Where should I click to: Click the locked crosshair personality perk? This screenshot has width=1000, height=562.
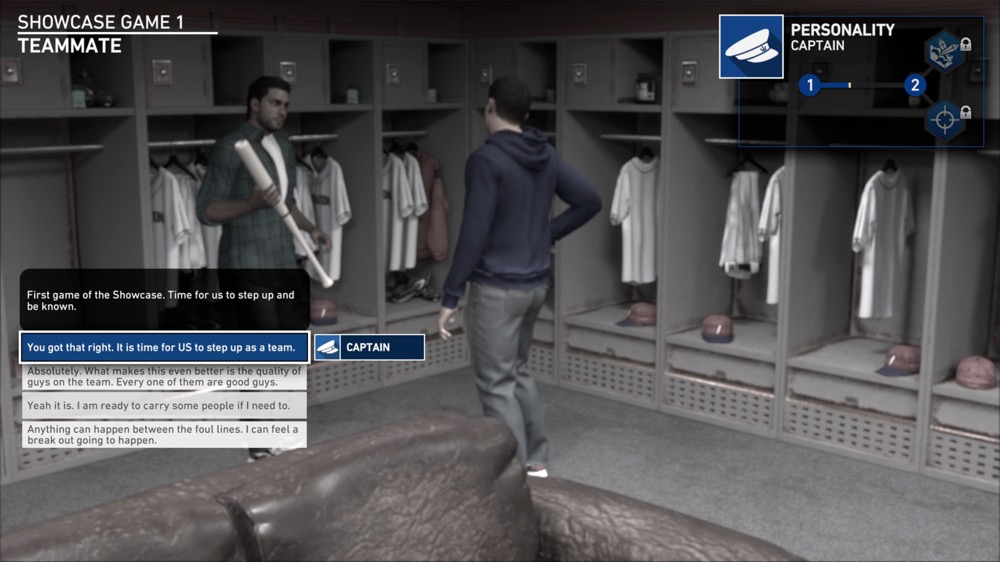coord(943,120)
